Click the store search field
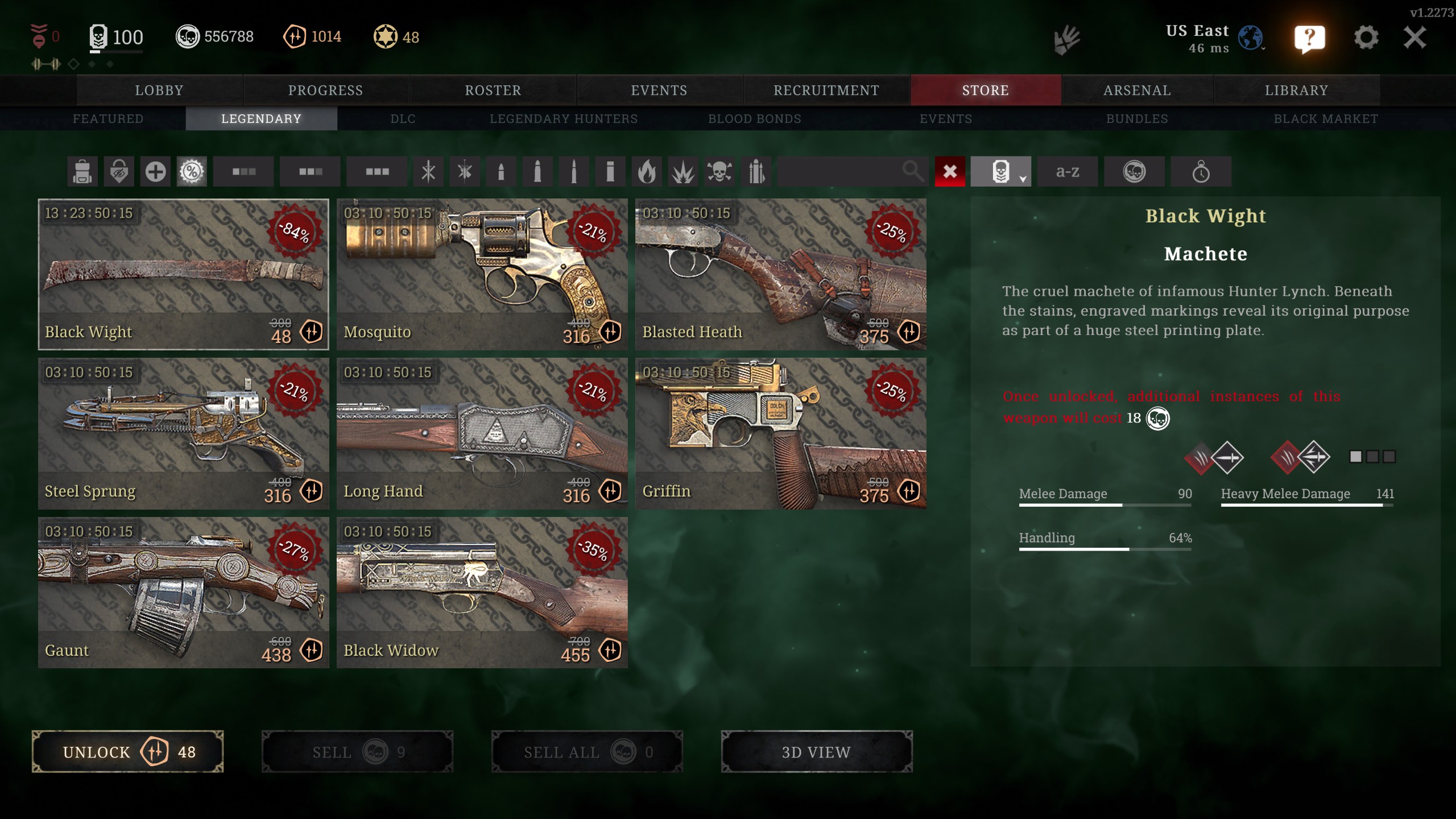 842,171
